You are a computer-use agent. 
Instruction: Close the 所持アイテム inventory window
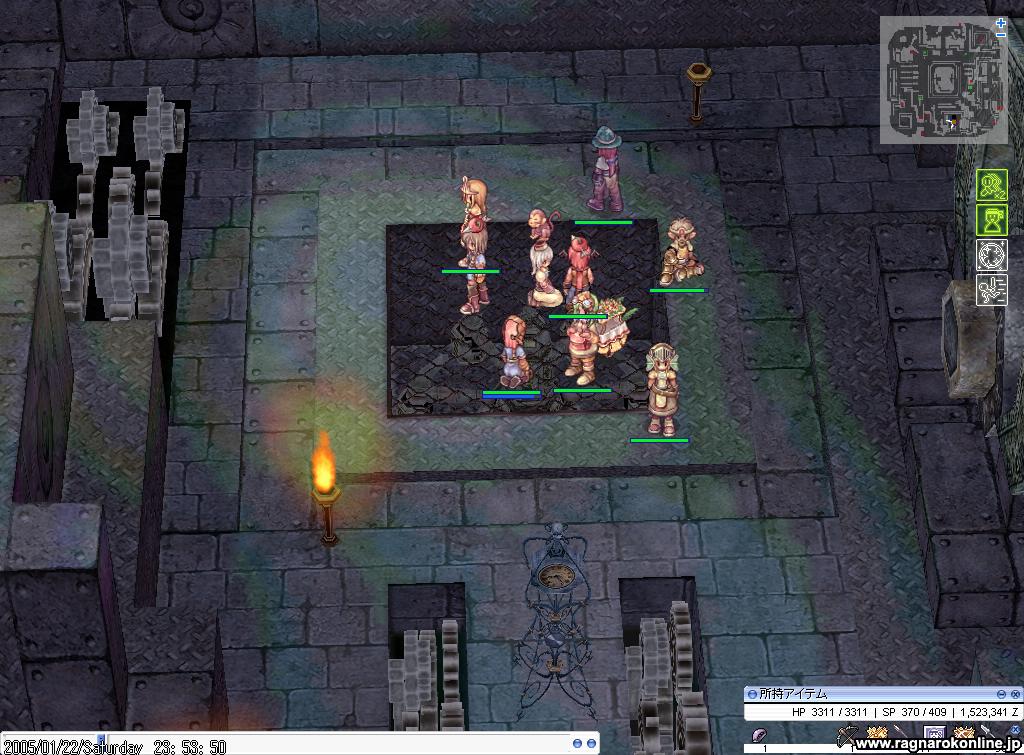click(1016, 694)
